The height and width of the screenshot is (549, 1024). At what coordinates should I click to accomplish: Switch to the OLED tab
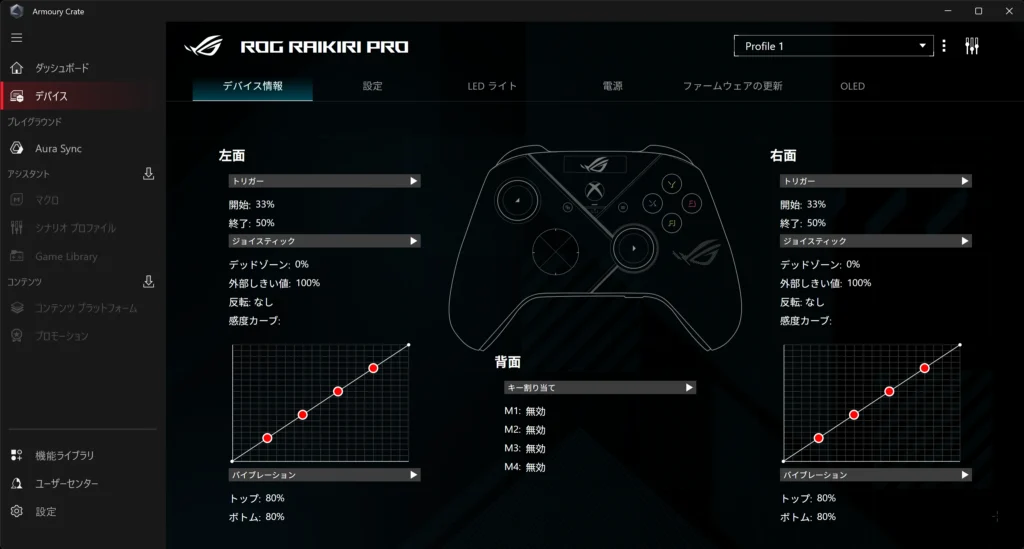coord(852,86)
